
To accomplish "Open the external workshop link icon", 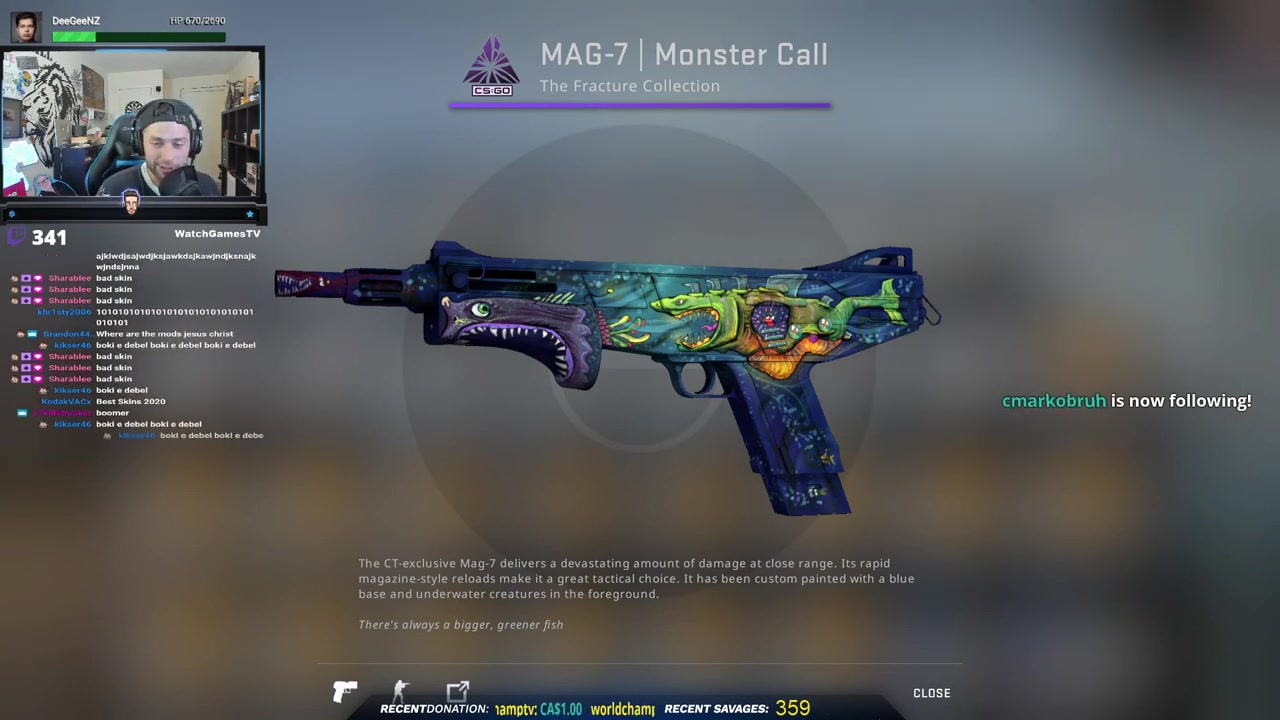I will pos(458,690).
